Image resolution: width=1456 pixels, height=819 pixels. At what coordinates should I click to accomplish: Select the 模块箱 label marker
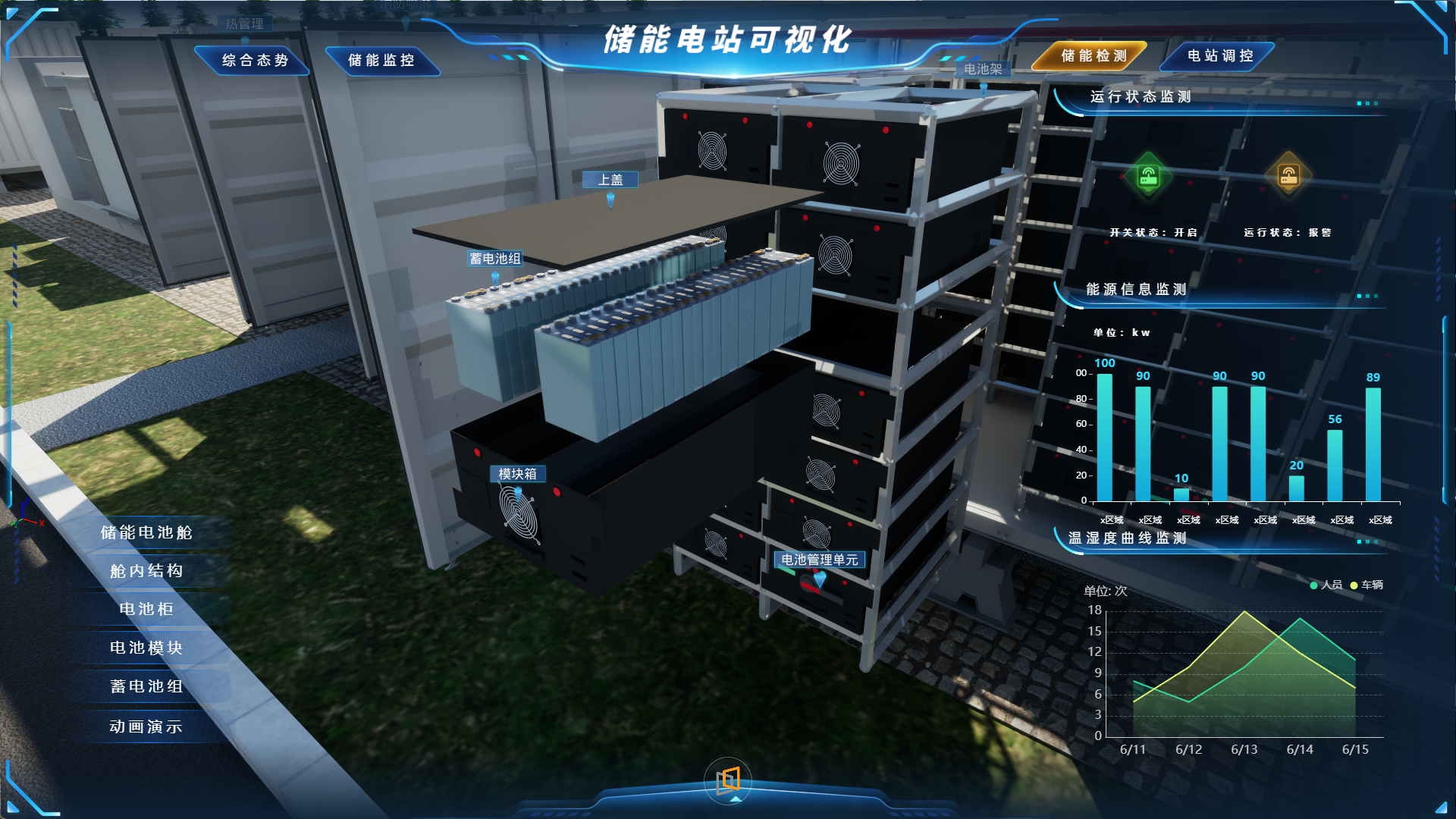(517, 474)
